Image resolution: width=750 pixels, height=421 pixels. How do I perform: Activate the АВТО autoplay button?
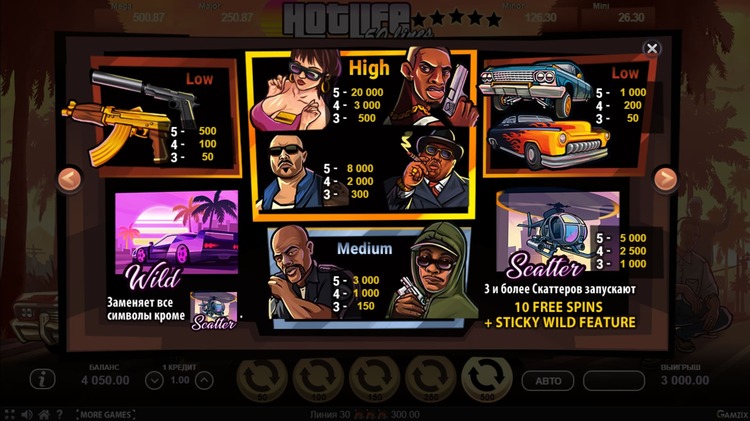549,381
